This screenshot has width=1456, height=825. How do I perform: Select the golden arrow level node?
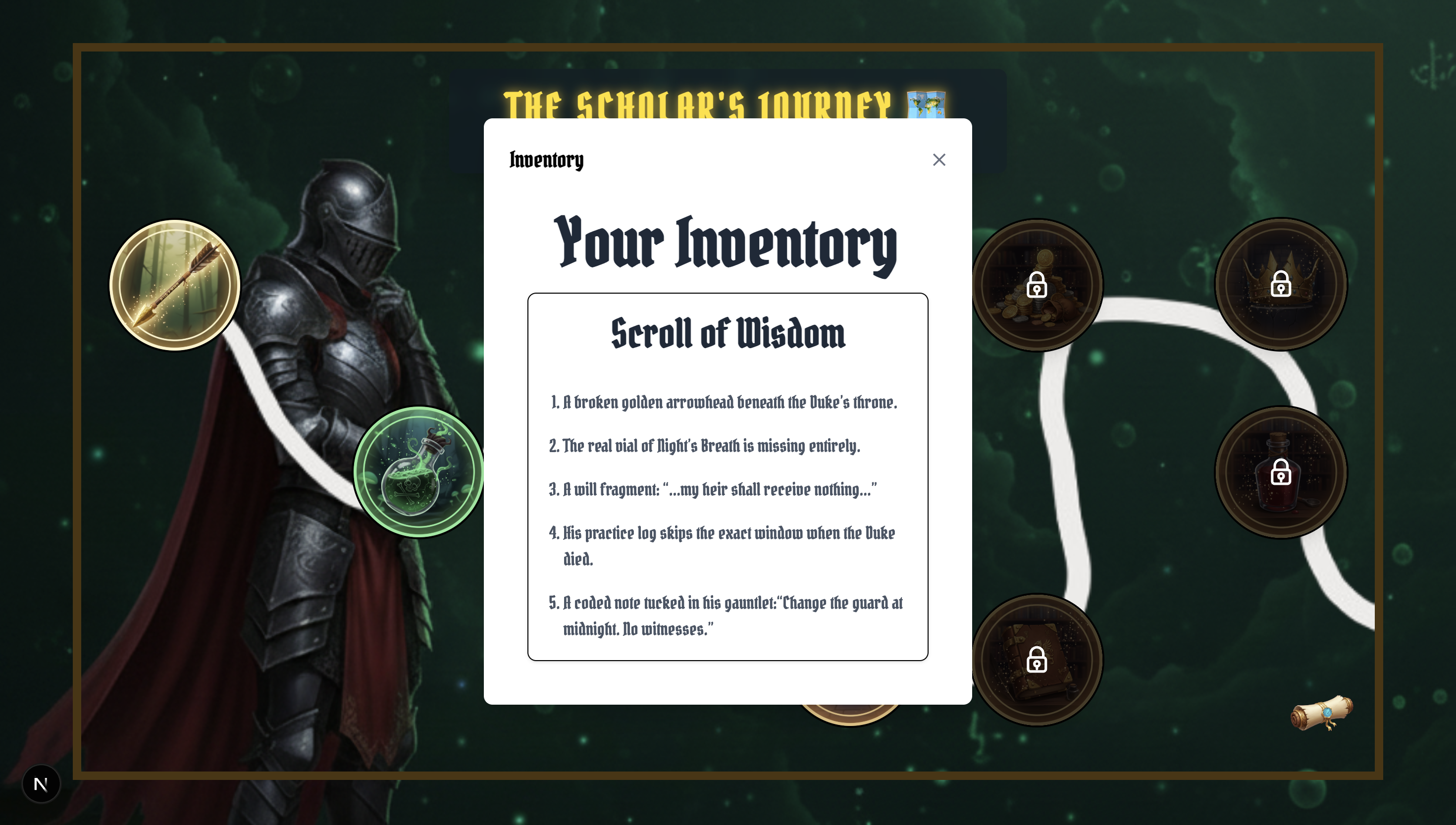(174, 285)
